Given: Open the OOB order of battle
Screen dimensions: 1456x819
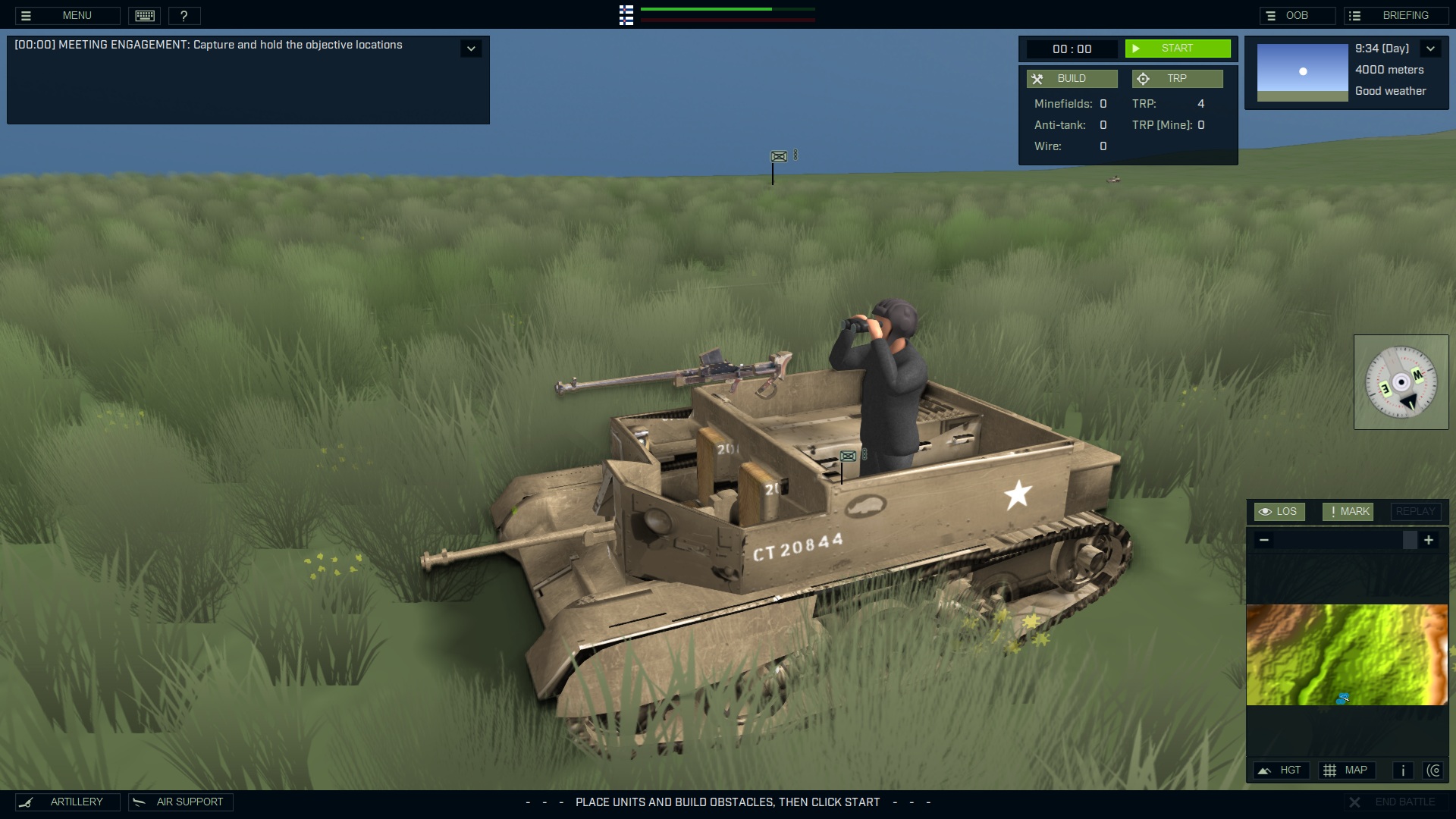Looking at the screenshot, I should coord(1296,14).
